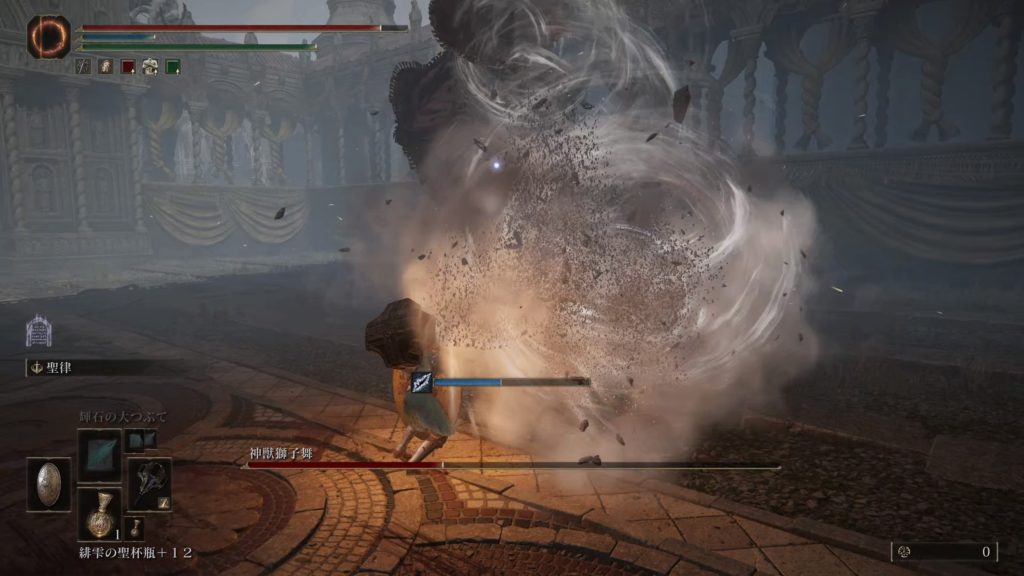This screenshot has height=576, width=1024.
Task: Select the left-hand round shield slot
Action: point(49,485)
